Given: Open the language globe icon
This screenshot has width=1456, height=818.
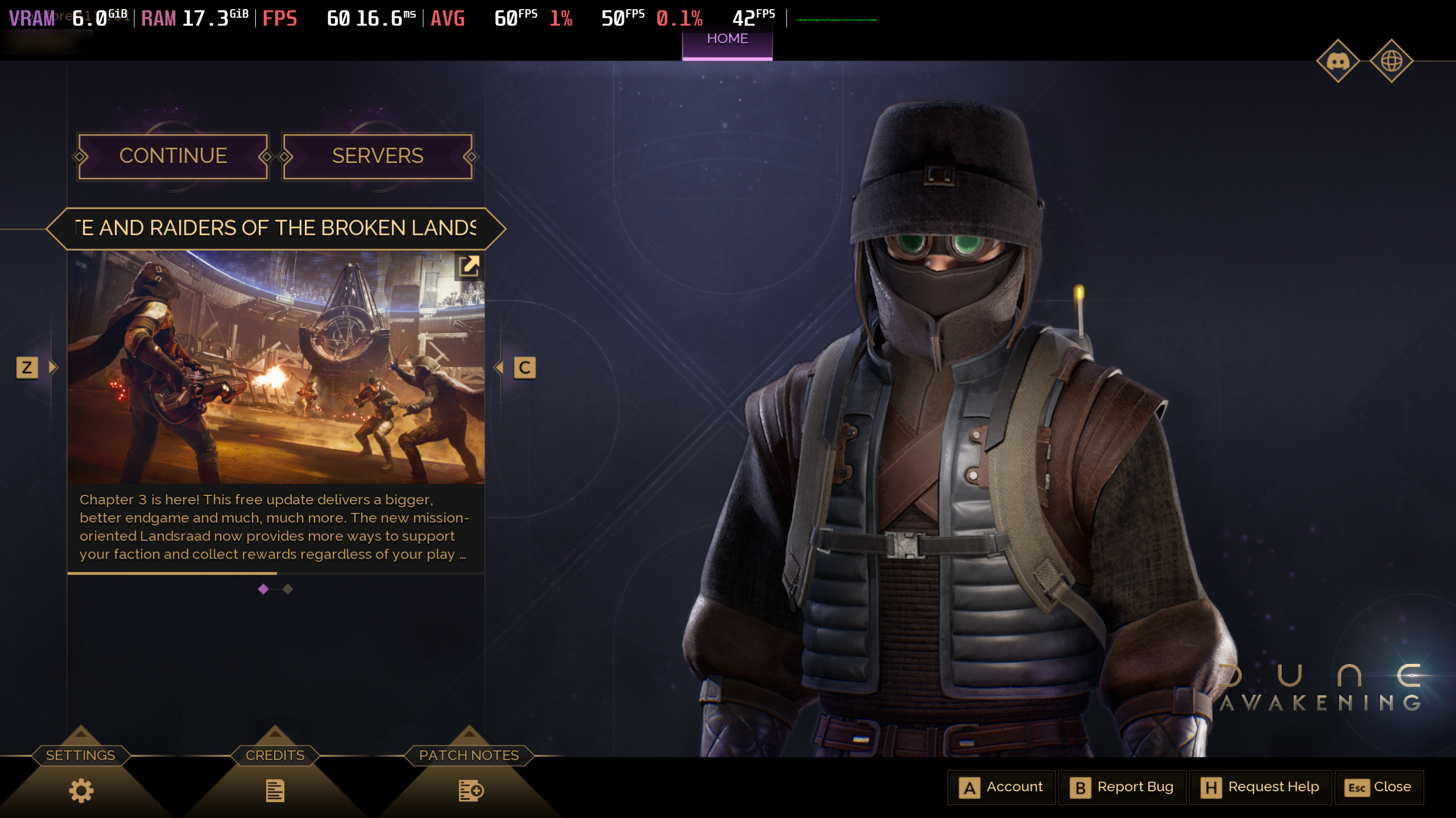Looking at the screenshot, I should point(1393,61).
